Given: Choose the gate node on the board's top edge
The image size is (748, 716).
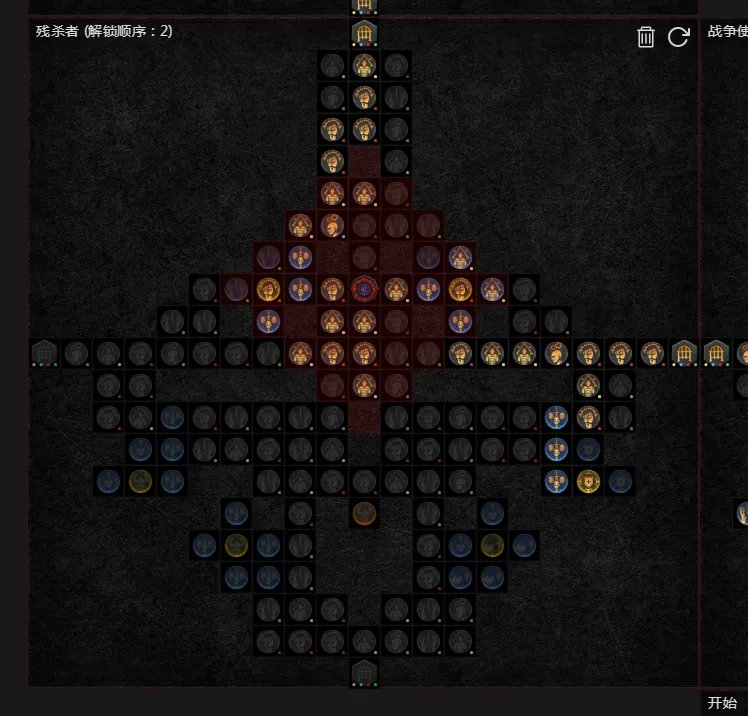Looking at the screenshot, I should click(x=364, y=35).
